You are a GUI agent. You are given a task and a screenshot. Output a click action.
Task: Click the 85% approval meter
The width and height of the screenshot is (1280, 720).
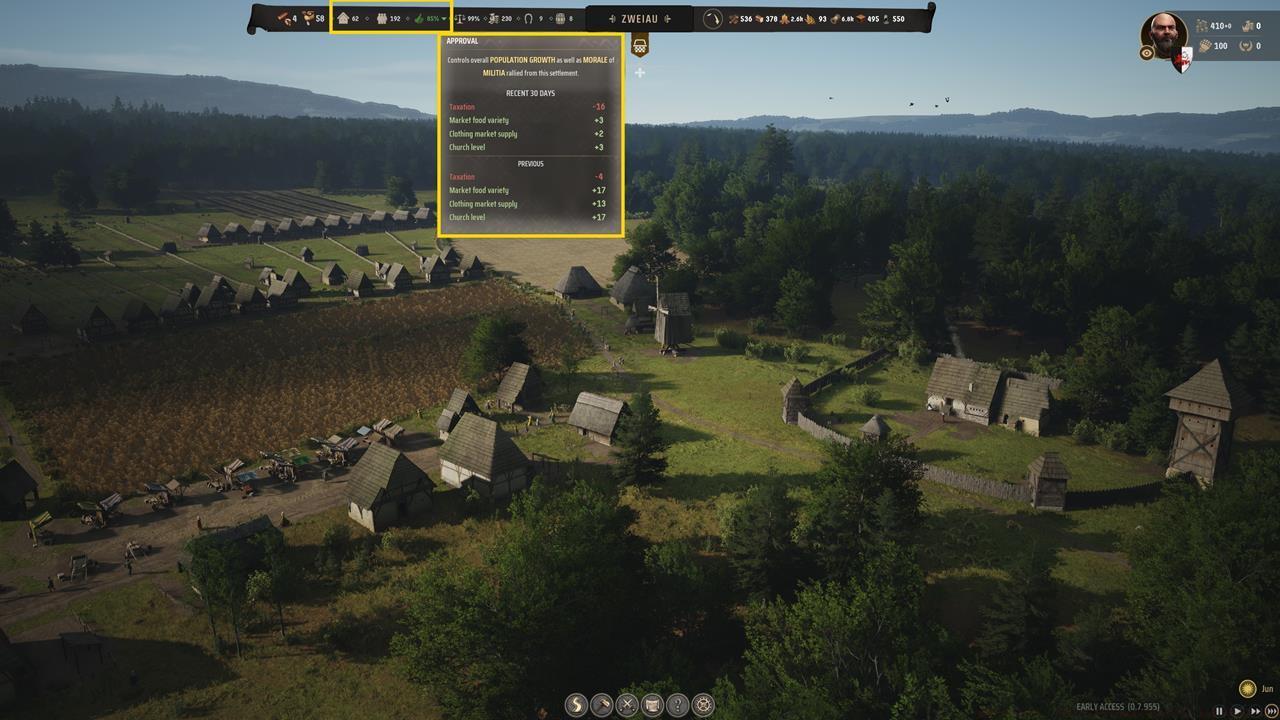click(430, 18)
